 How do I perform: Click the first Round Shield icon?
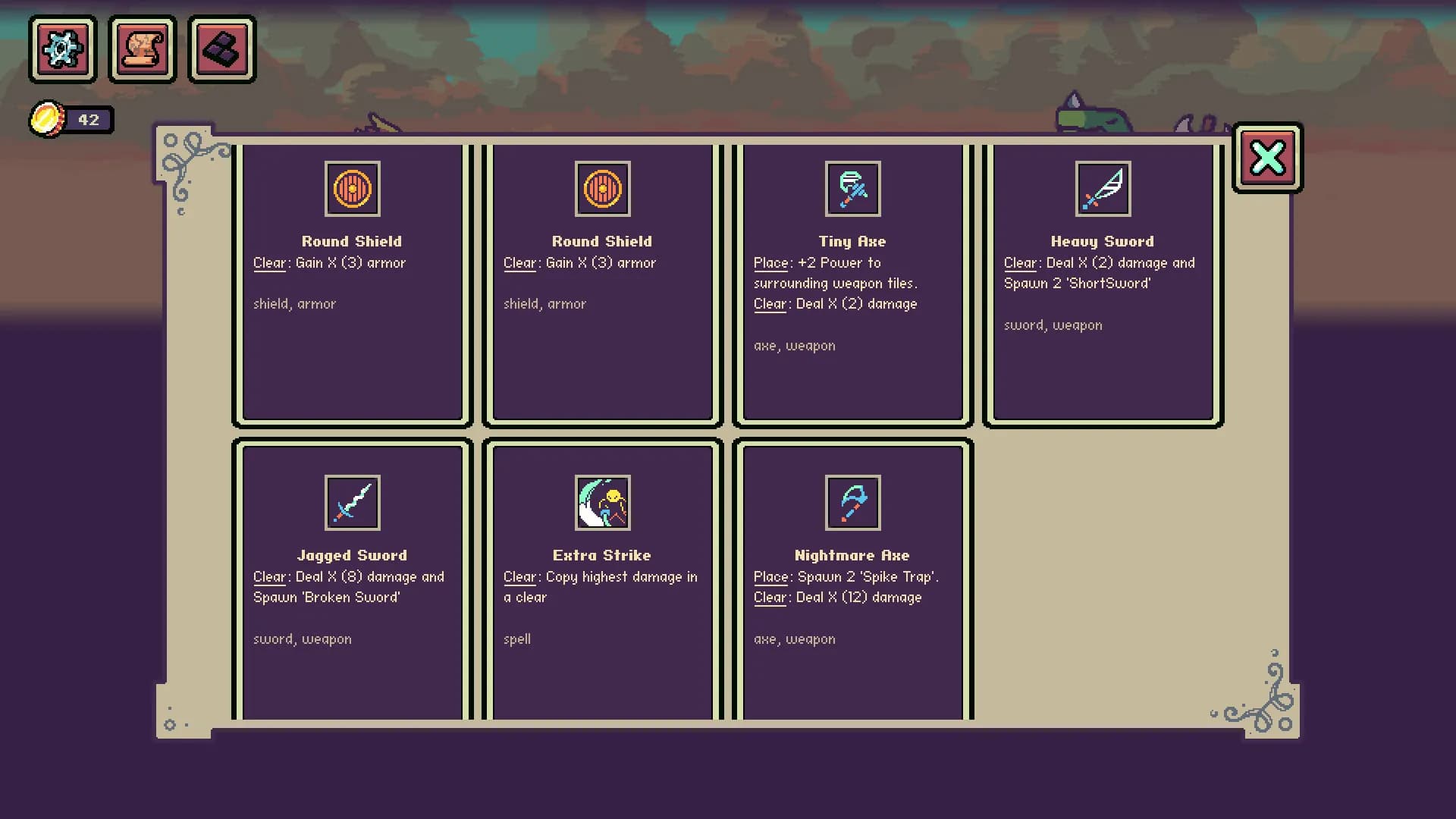352,189
